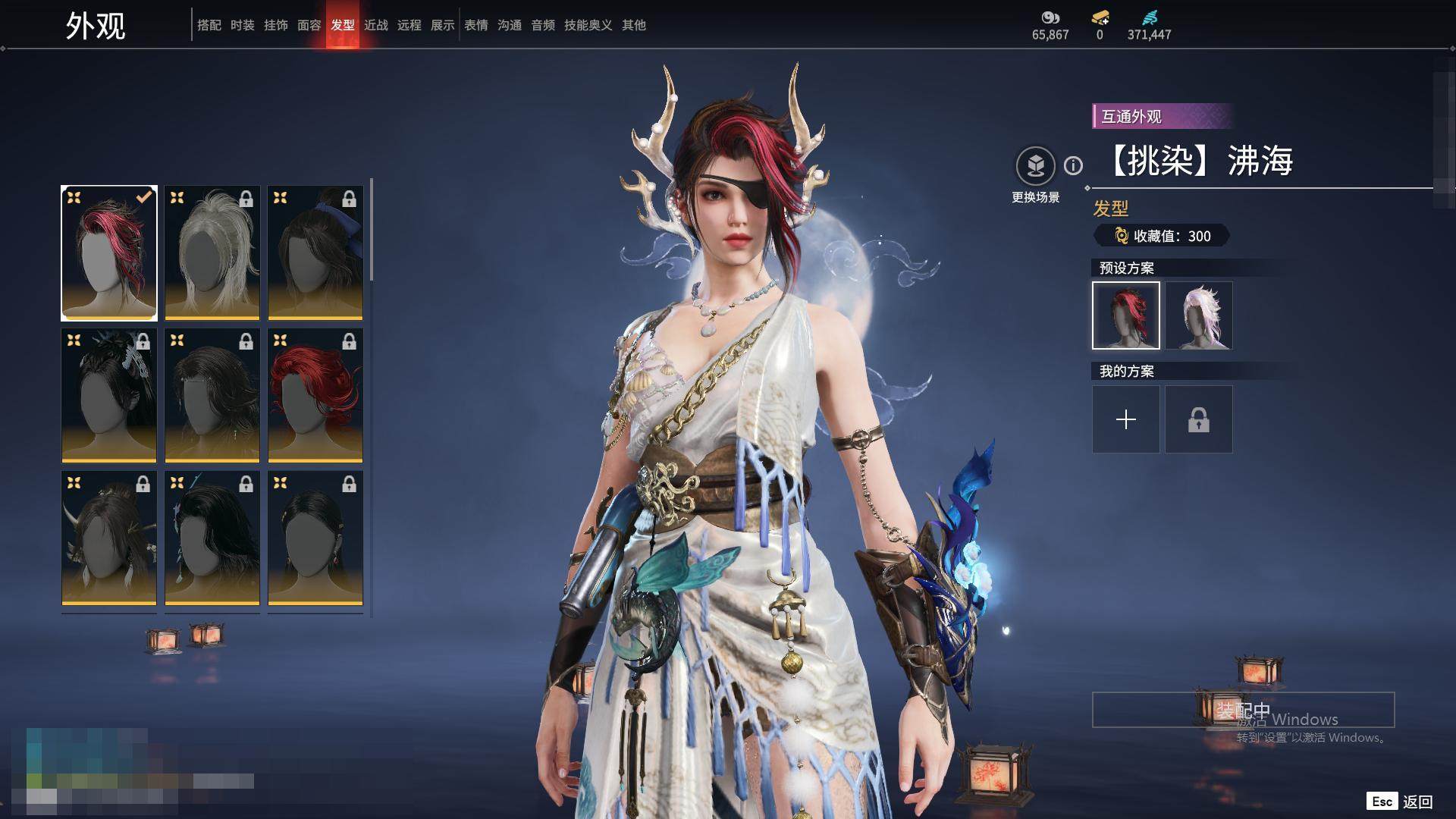Open the info icon beside 更换场景

1073,165
